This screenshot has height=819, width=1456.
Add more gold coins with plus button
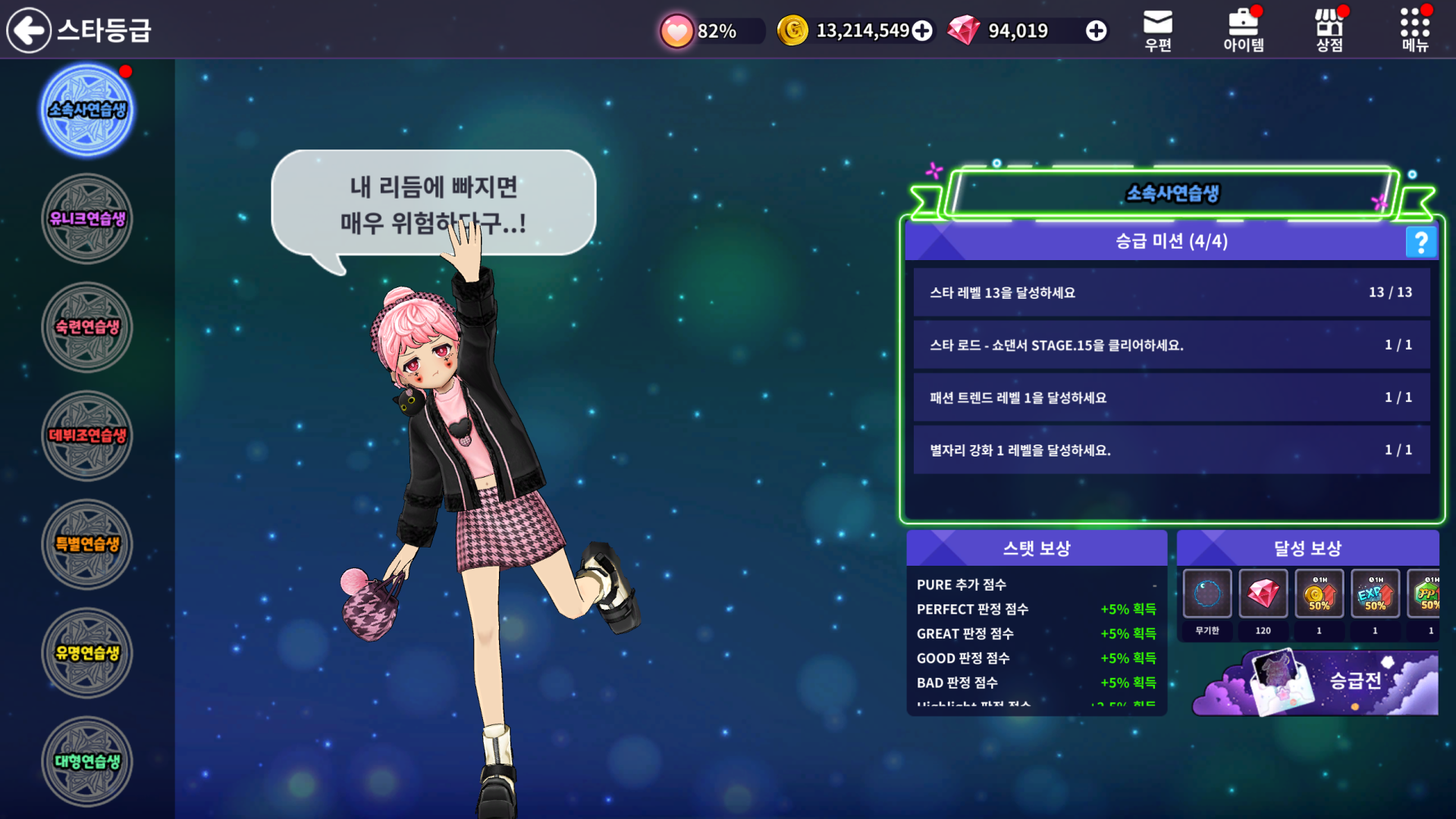[922, 30]
